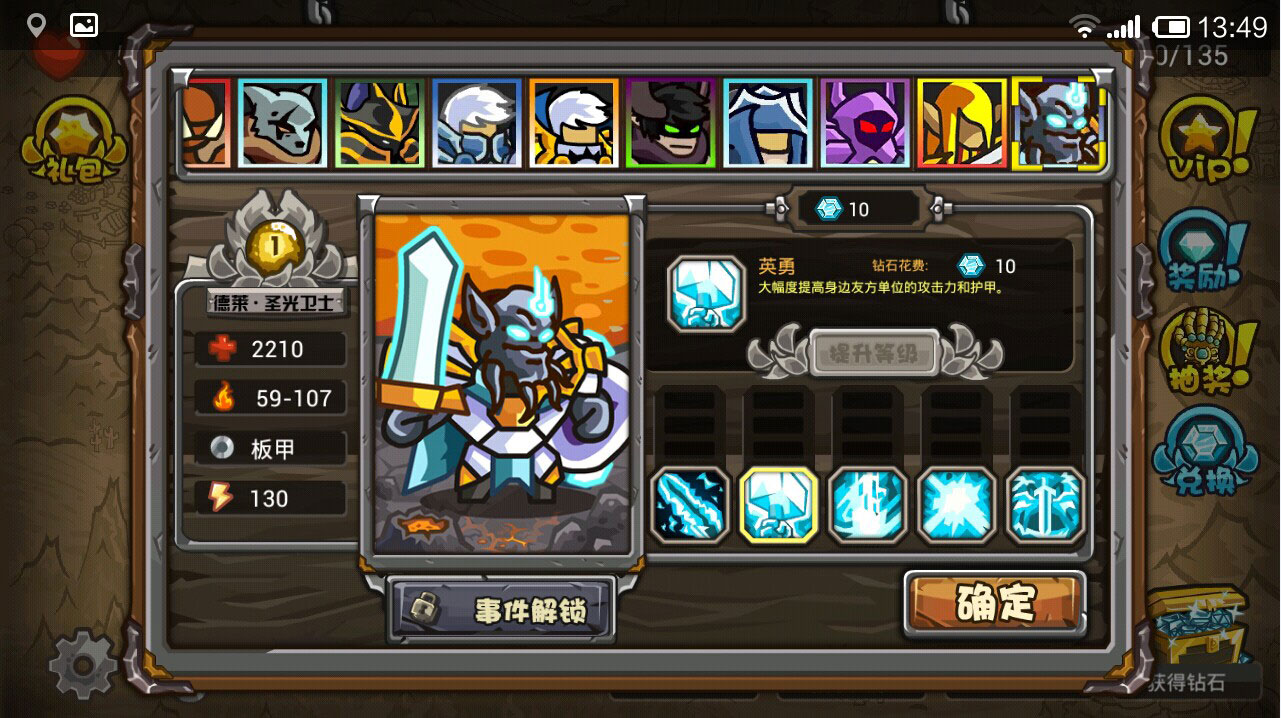
Task: Select the golden-helmet spartan hero portrait
Action: [x=961, y=123]
